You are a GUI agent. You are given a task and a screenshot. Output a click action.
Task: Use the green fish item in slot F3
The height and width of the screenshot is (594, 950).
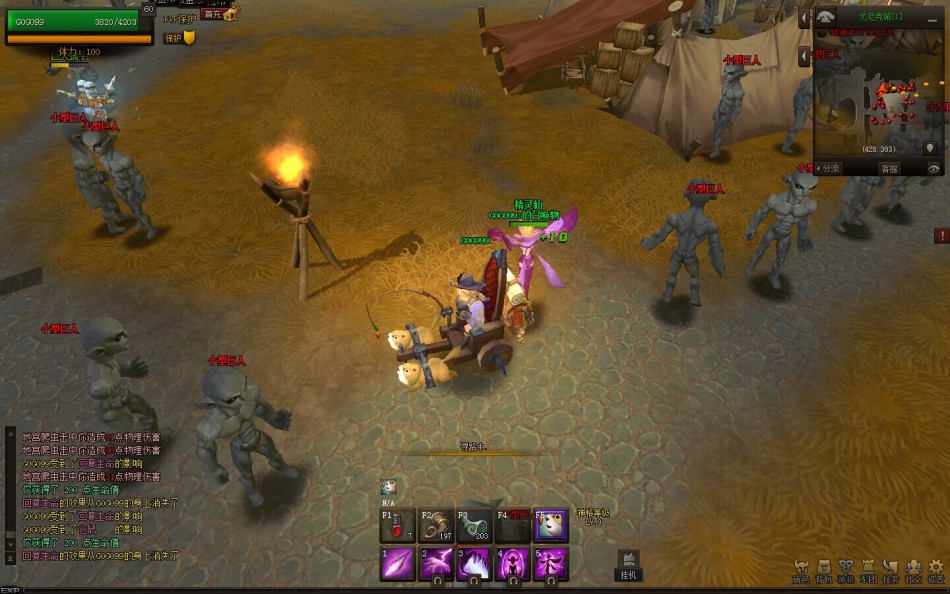click(x=474, y=526)
